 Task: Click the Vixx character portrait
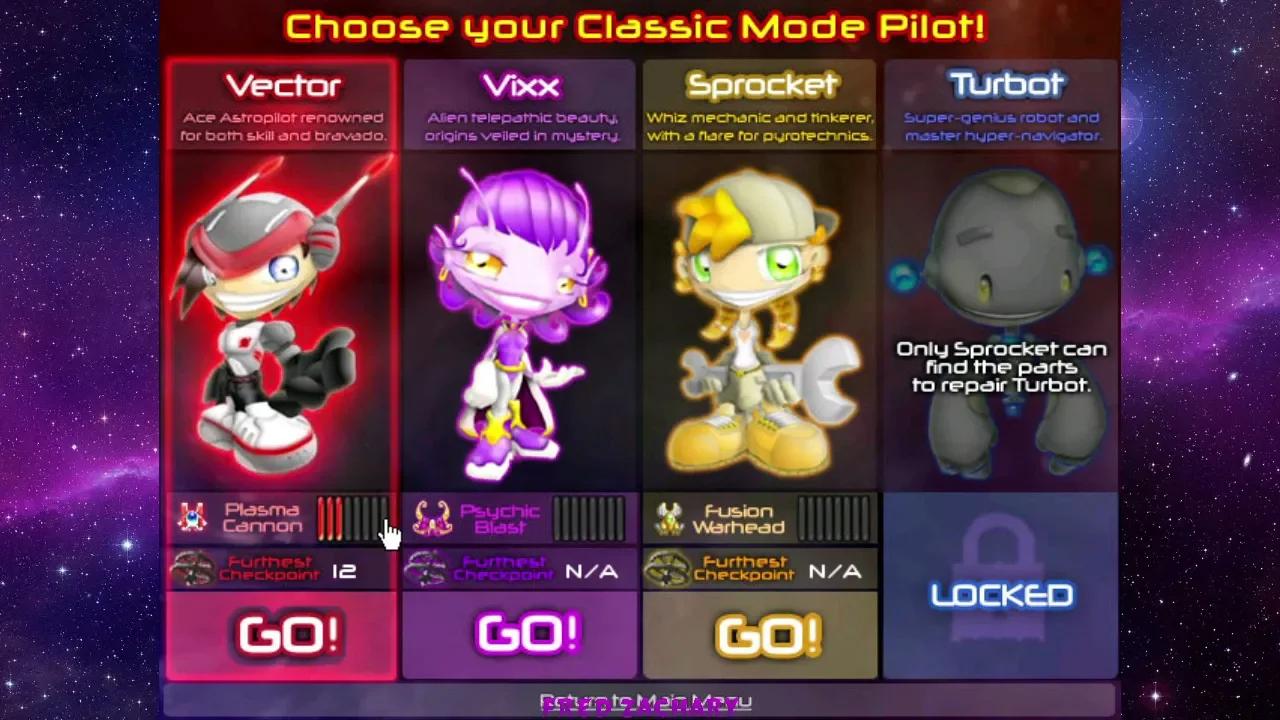pyautogui.click(x=520, y=320)
